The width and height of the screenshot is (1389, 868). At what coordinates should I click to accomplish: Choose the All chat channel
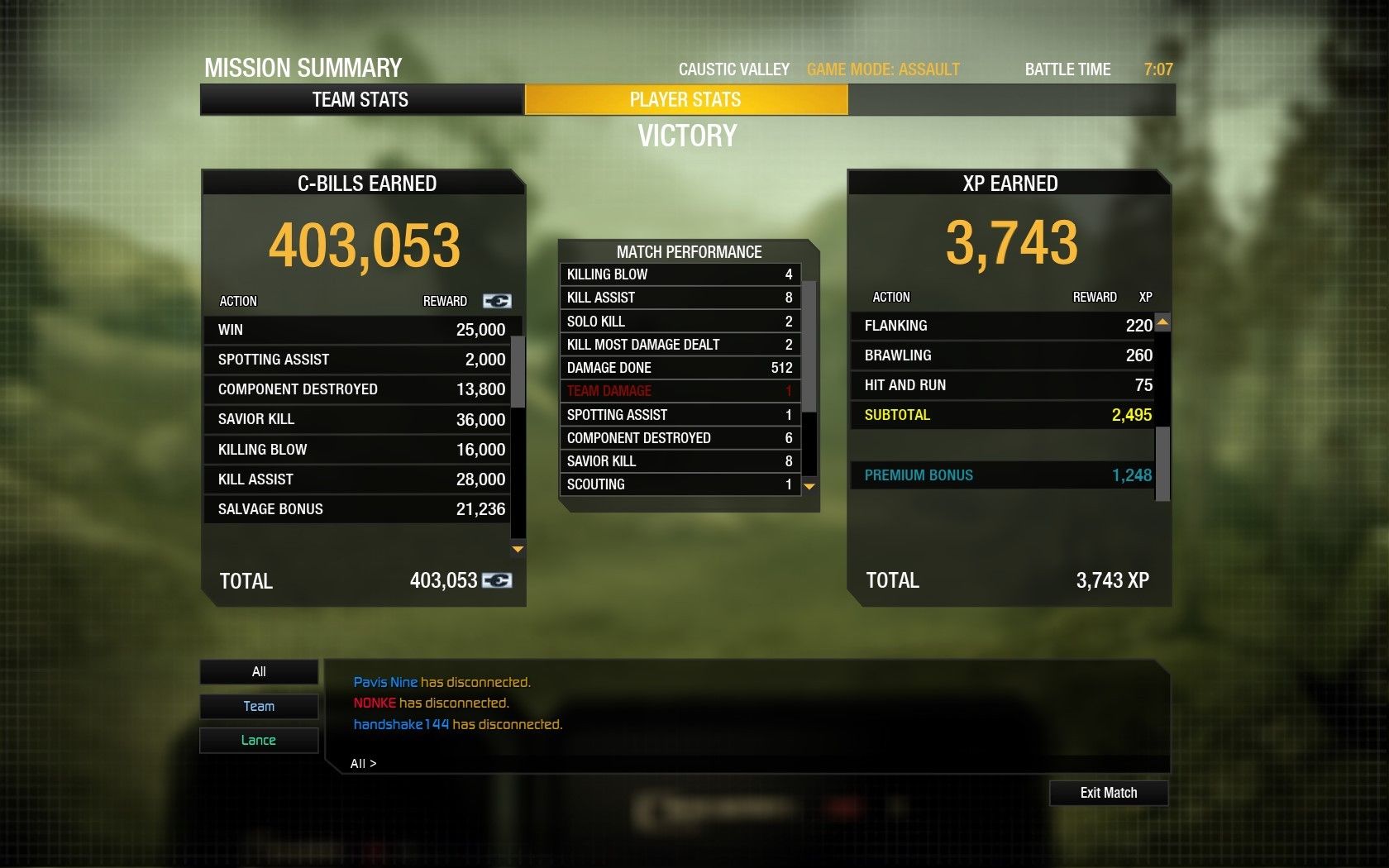pyautogui.click(x=259, y=671)
